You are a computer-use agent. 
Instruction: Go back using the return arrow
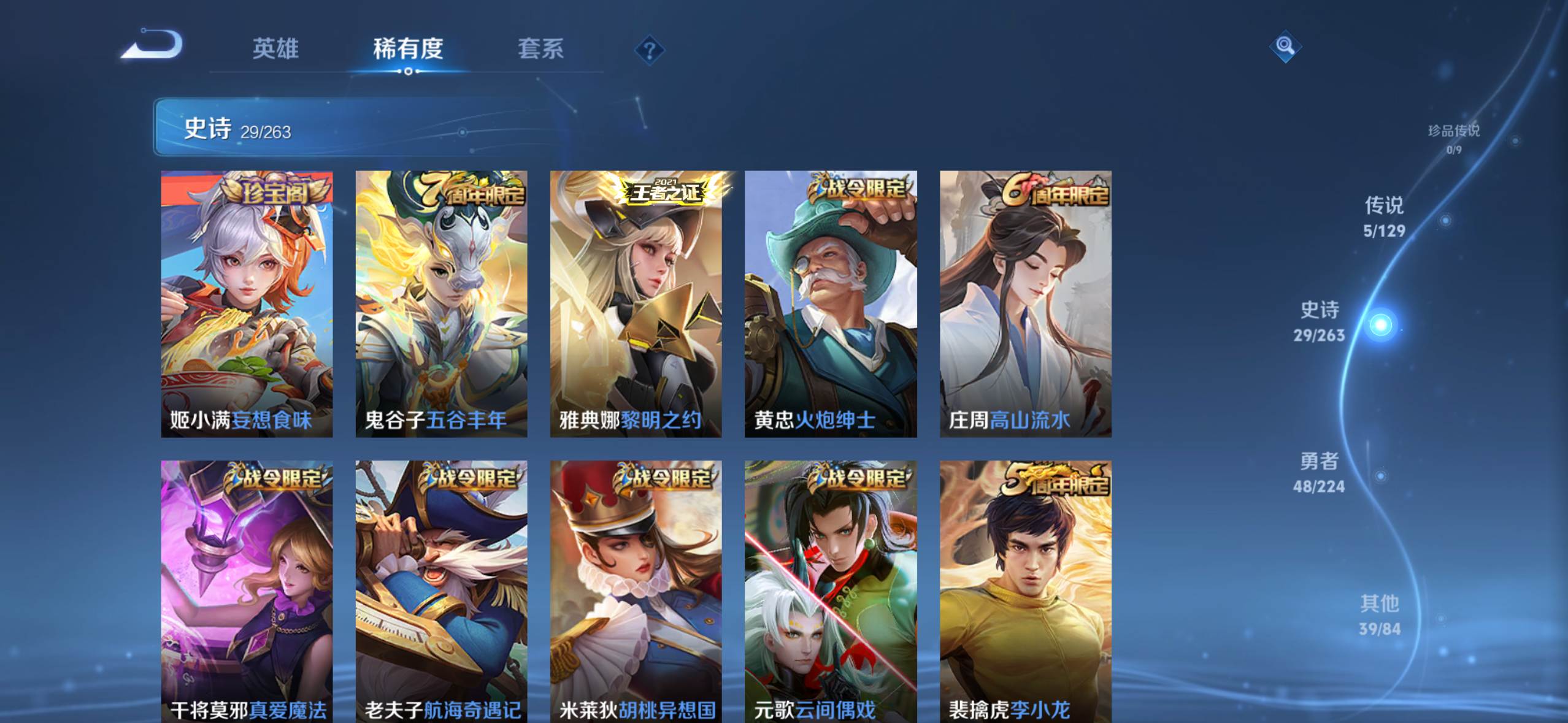click(x=153, y=45)
